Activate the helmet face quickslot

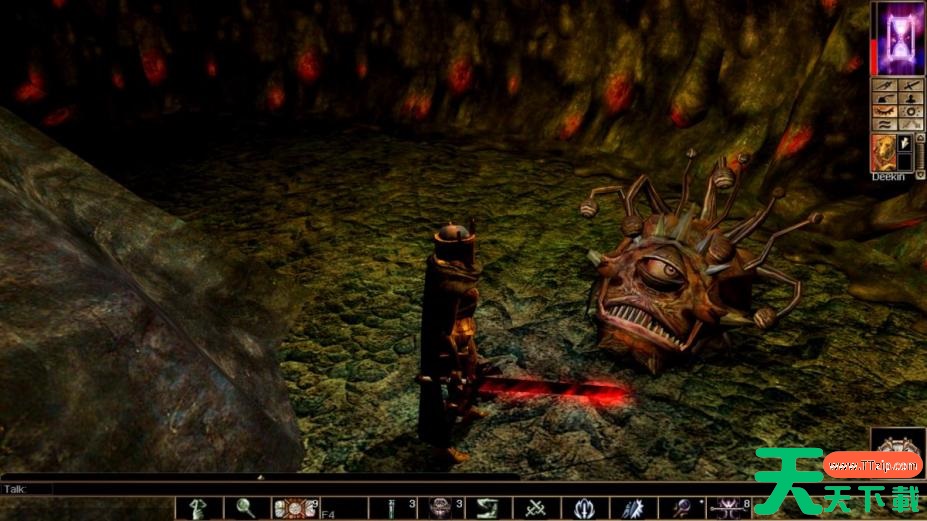pyautogui.click(x=441, y=508)
